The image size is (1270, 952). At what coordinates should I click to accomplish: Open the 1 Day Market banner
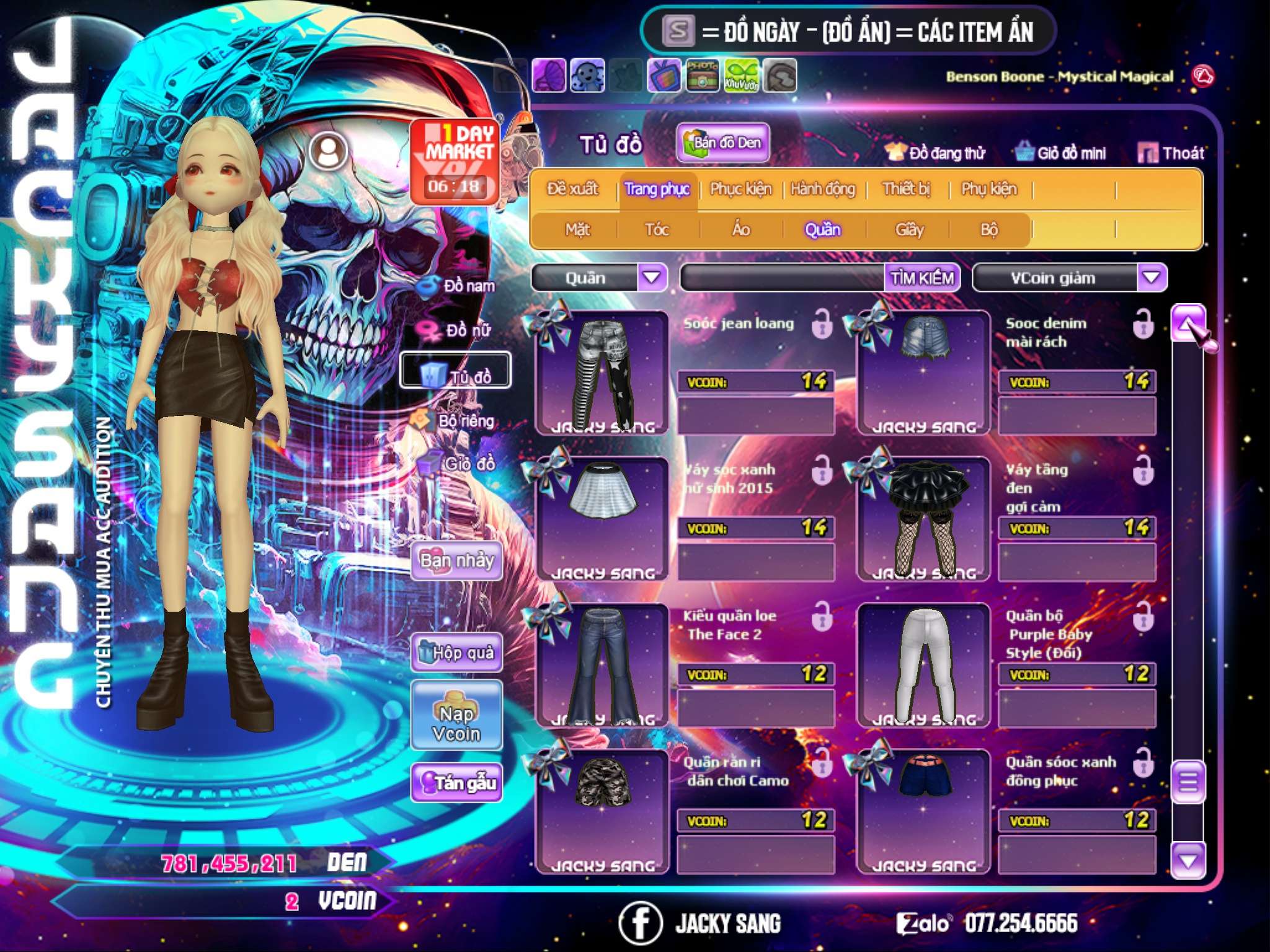tap(456, 161)
